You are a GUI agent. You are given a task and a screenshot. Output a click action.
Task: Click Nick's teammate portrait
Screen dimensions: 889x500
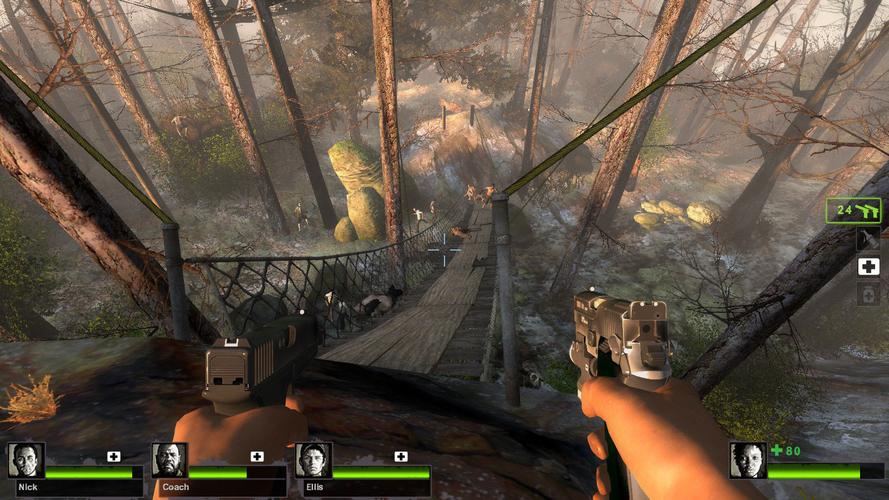25,460
